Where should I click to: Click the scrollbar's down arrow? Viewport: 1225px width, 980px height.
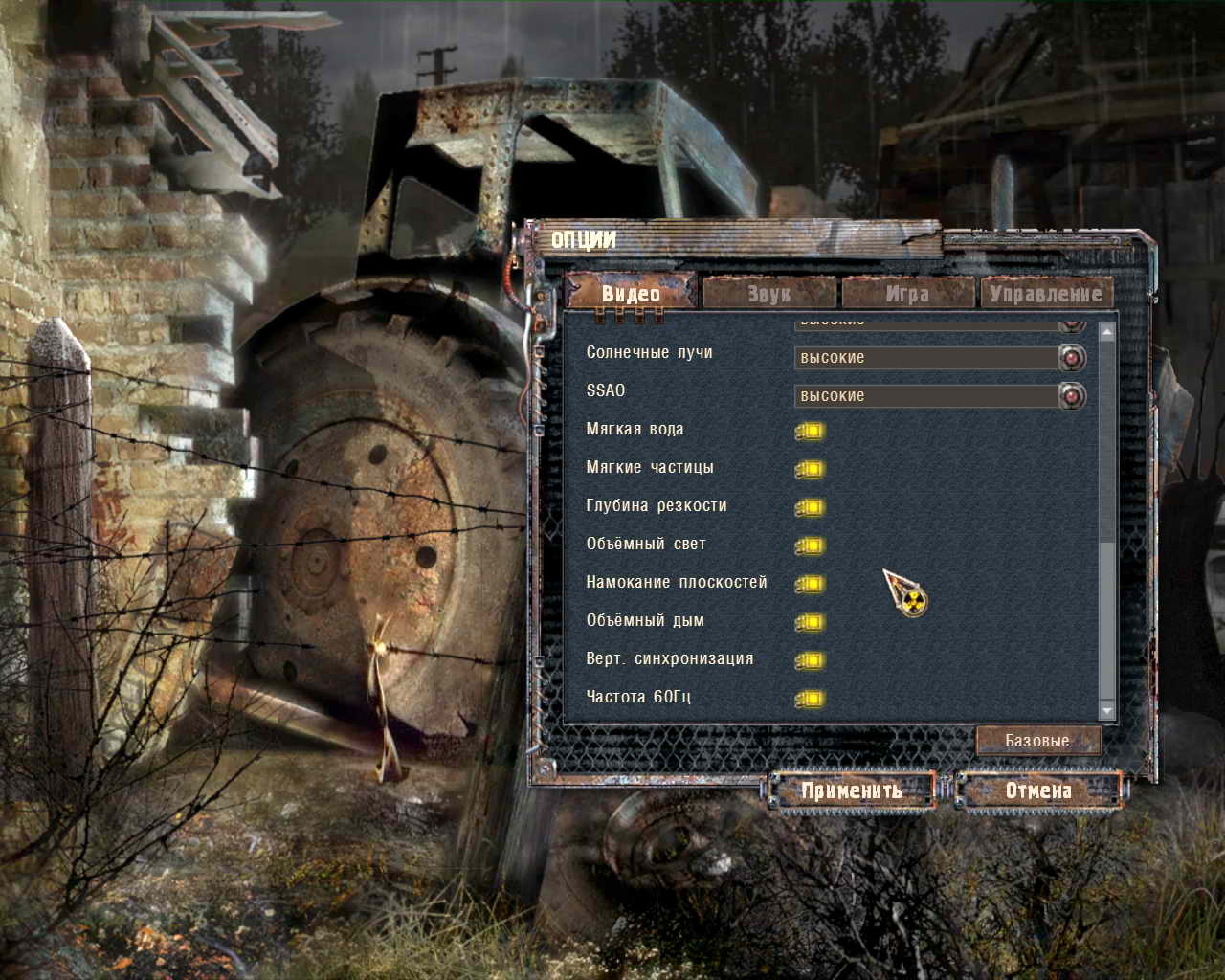[x=1107, y=711]
